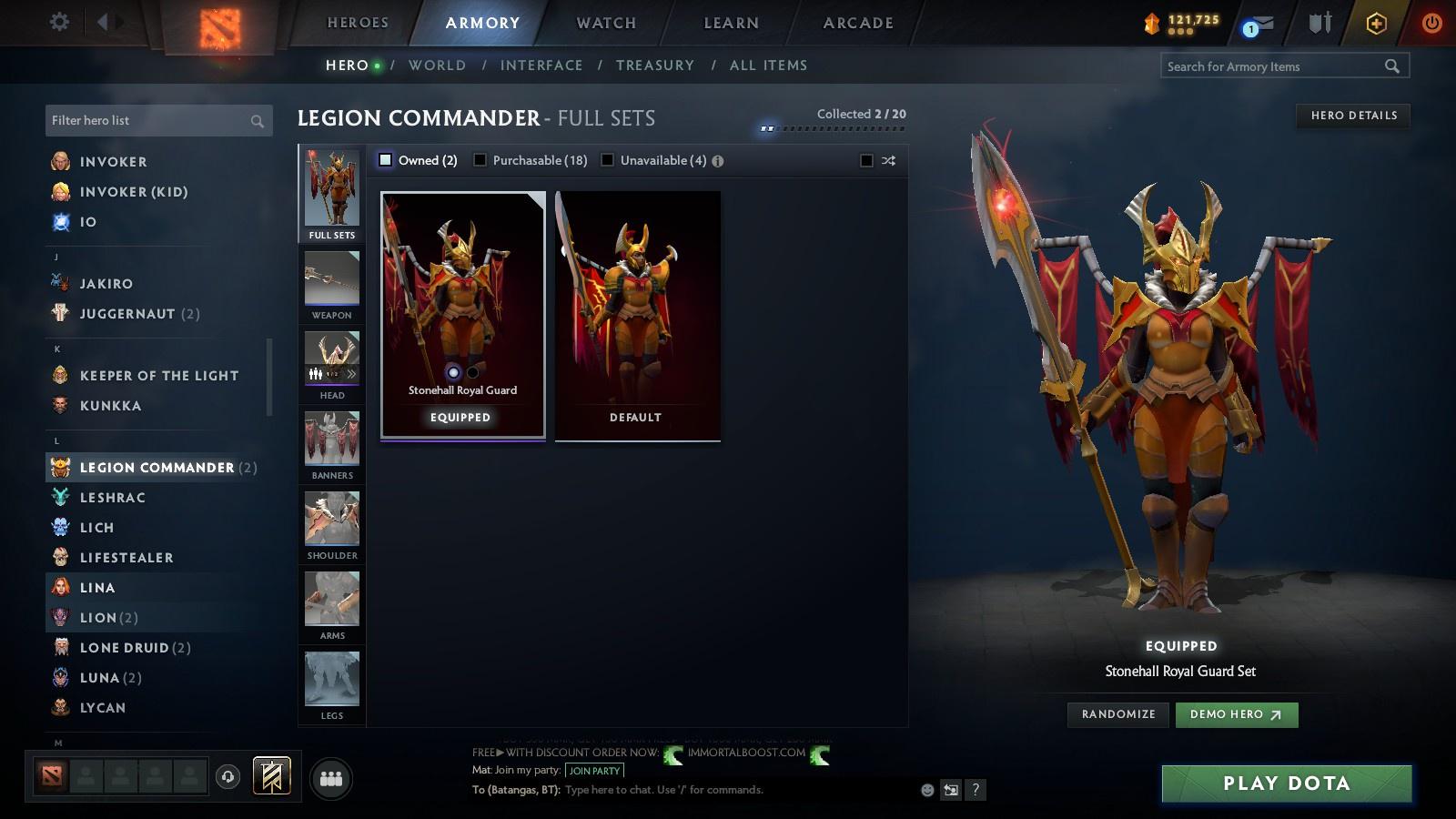Image resolution: width=1456 pixels, height=819 pixels.
Task: Uncheck the Owned items checkbox
Action: tap(386, 160)
